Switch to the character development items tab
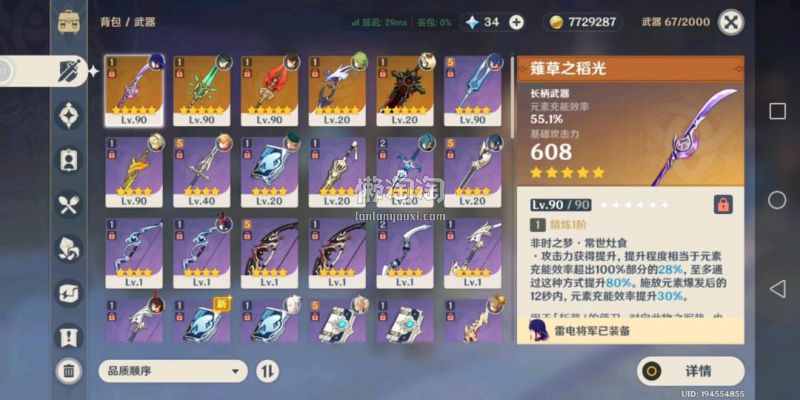800x400 pixels. 68,160
